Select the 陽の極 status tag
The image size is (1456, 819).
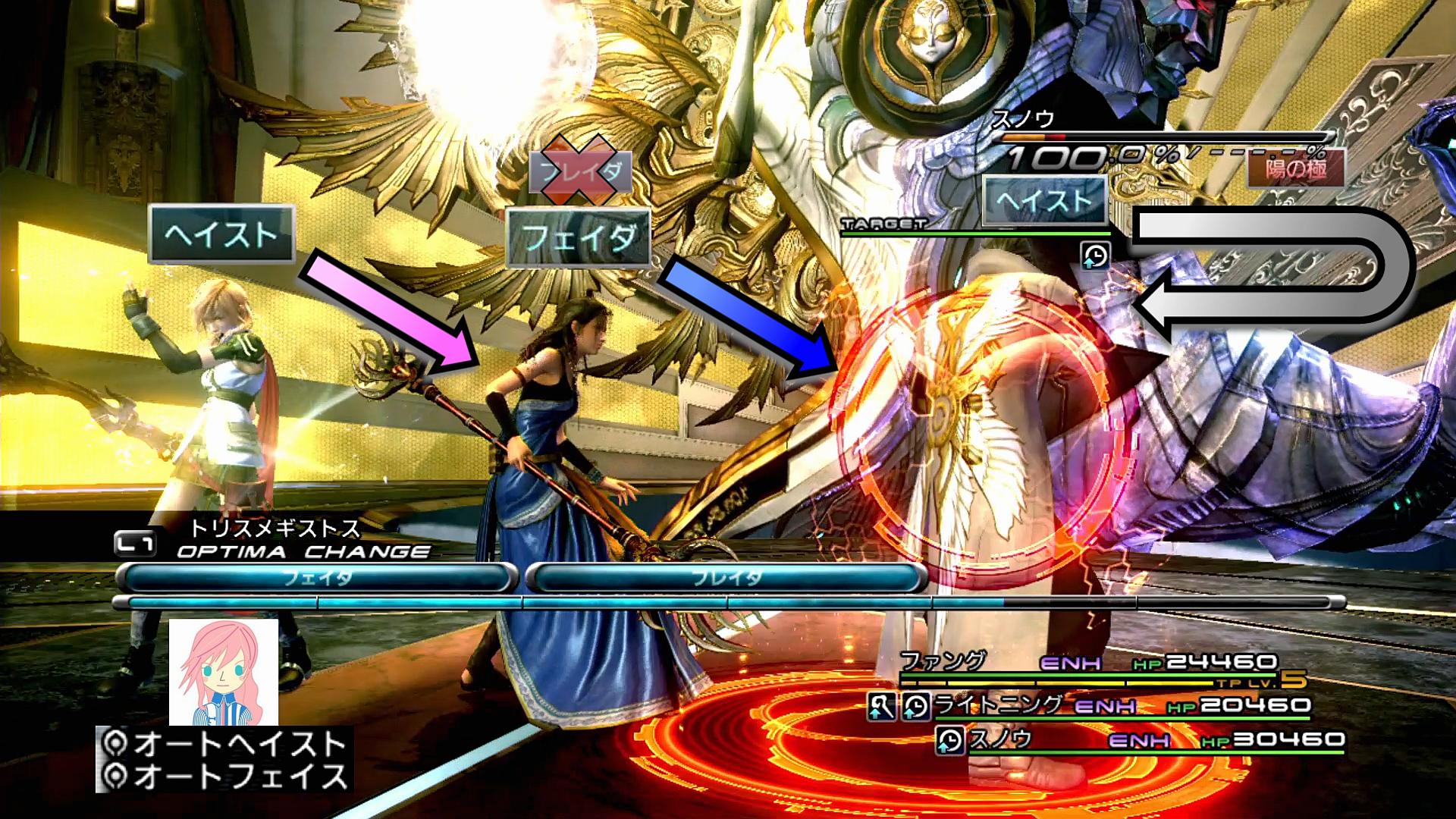1295,168
